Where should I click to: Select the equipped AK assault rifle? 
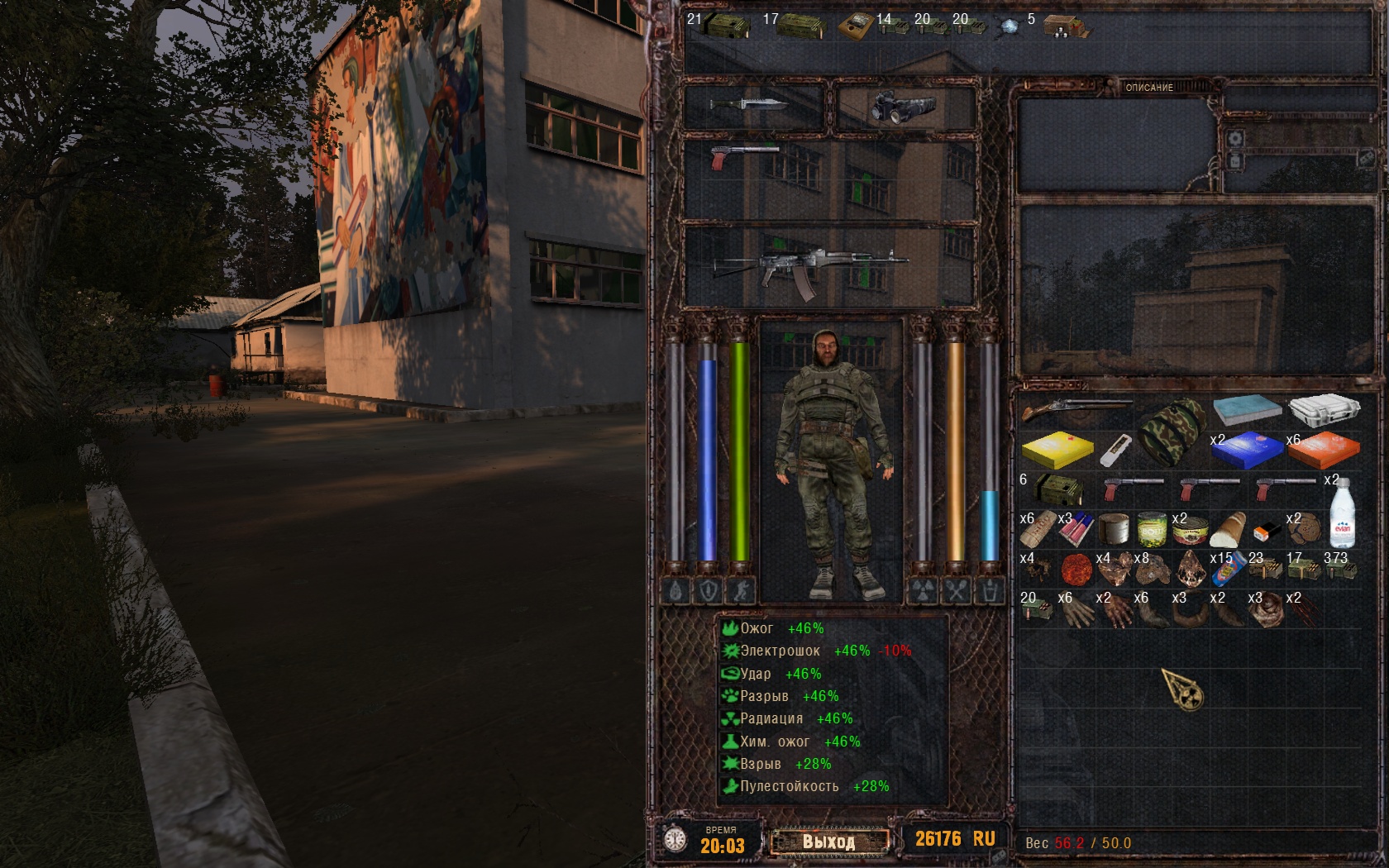tap(809, 267)
